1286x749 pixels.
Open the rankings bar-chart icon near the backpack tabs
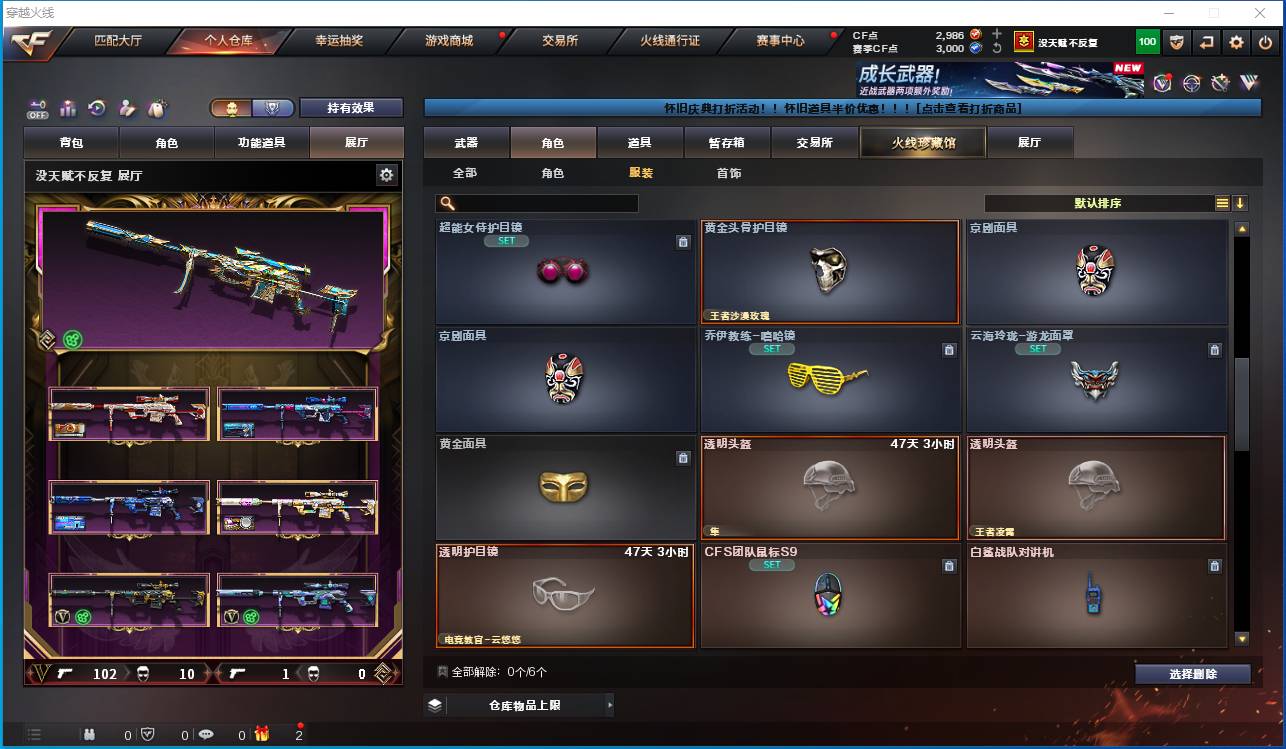(x=68, y=107)
